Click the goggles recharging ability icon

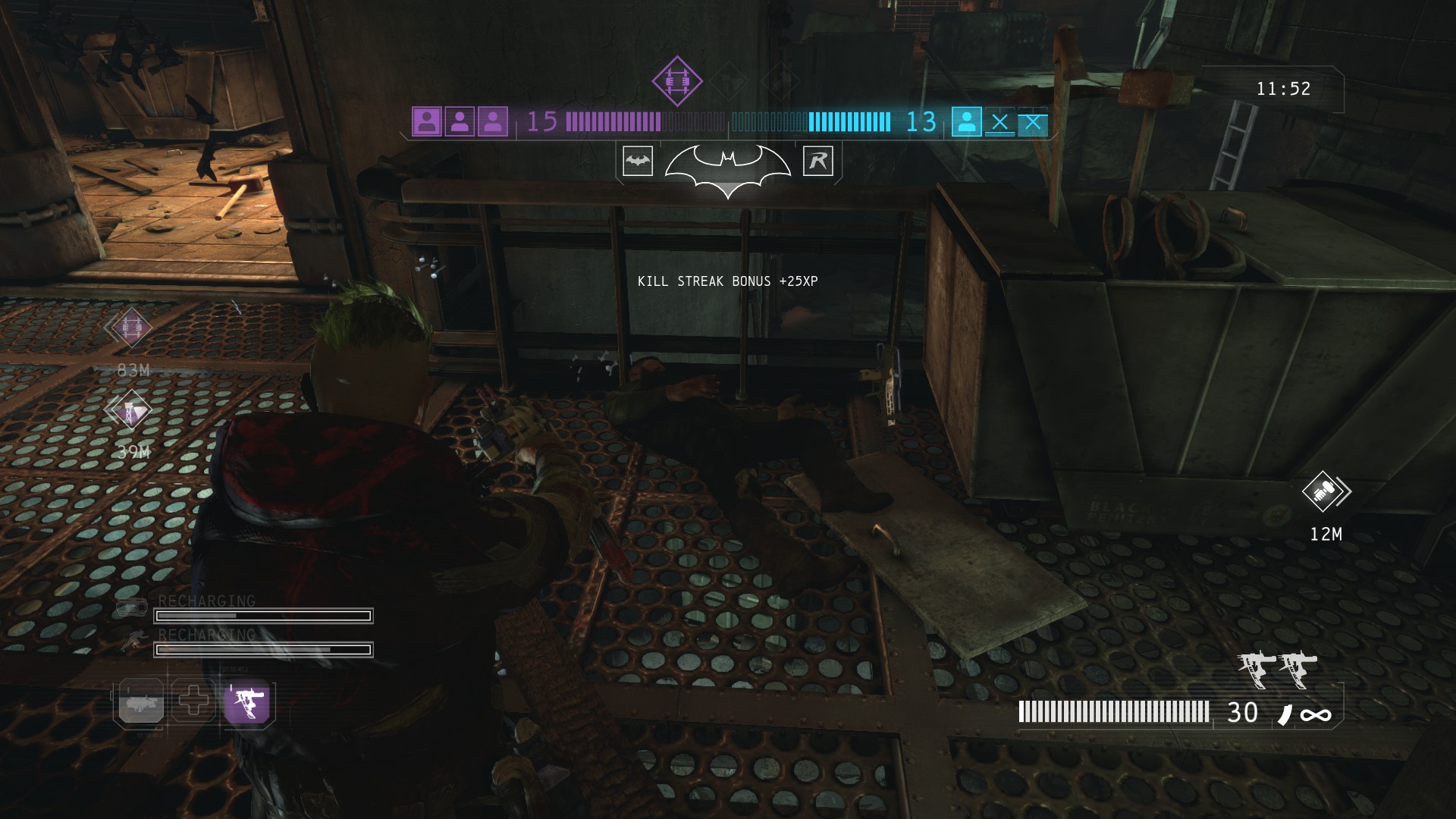[x=132, y=607]
